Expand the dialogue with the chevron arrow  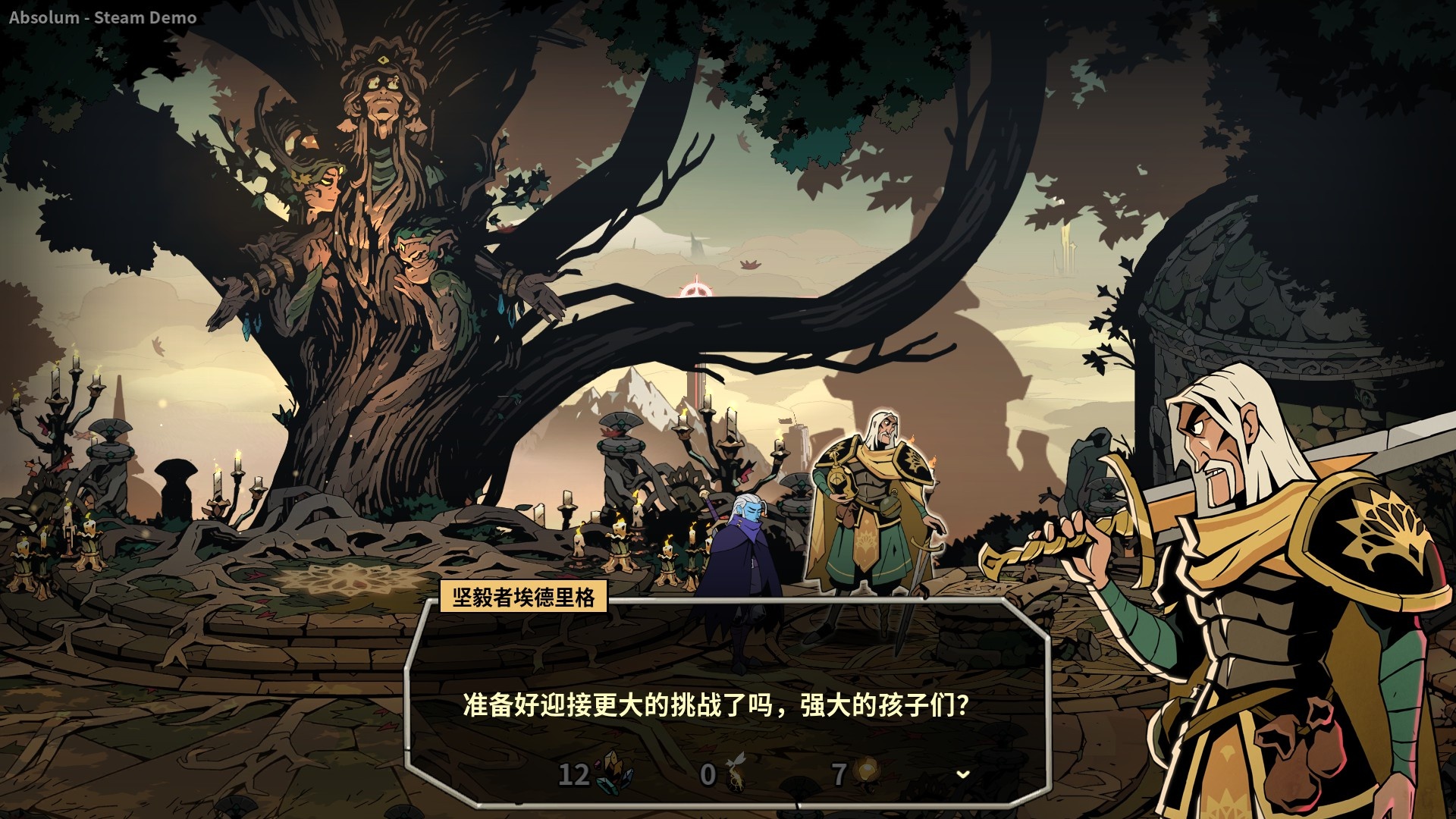point(963,774)
